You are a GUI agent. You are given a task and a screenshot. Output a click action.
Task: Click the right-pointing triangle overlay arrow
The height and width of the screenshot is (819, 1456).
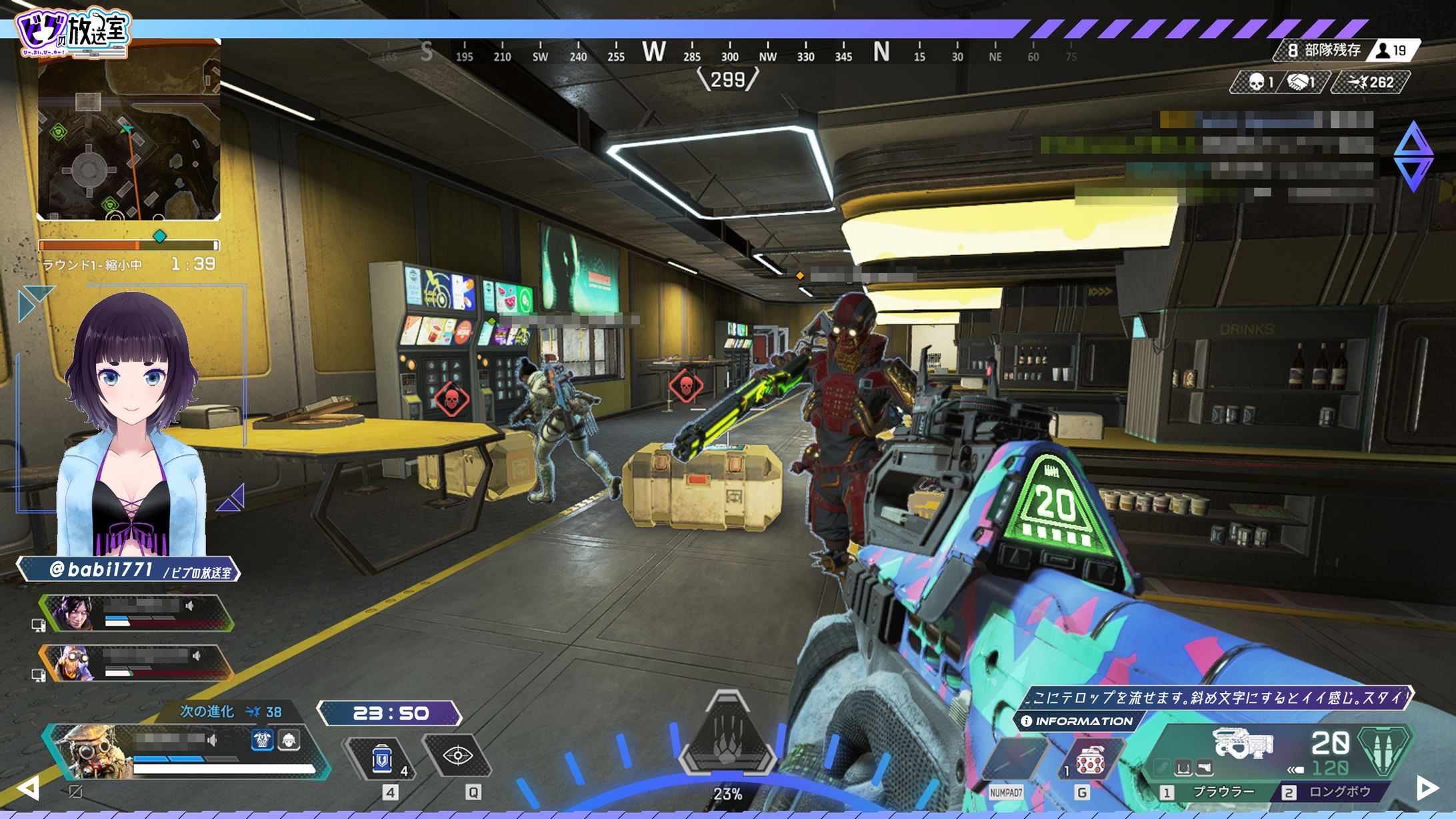(1426, 788)
